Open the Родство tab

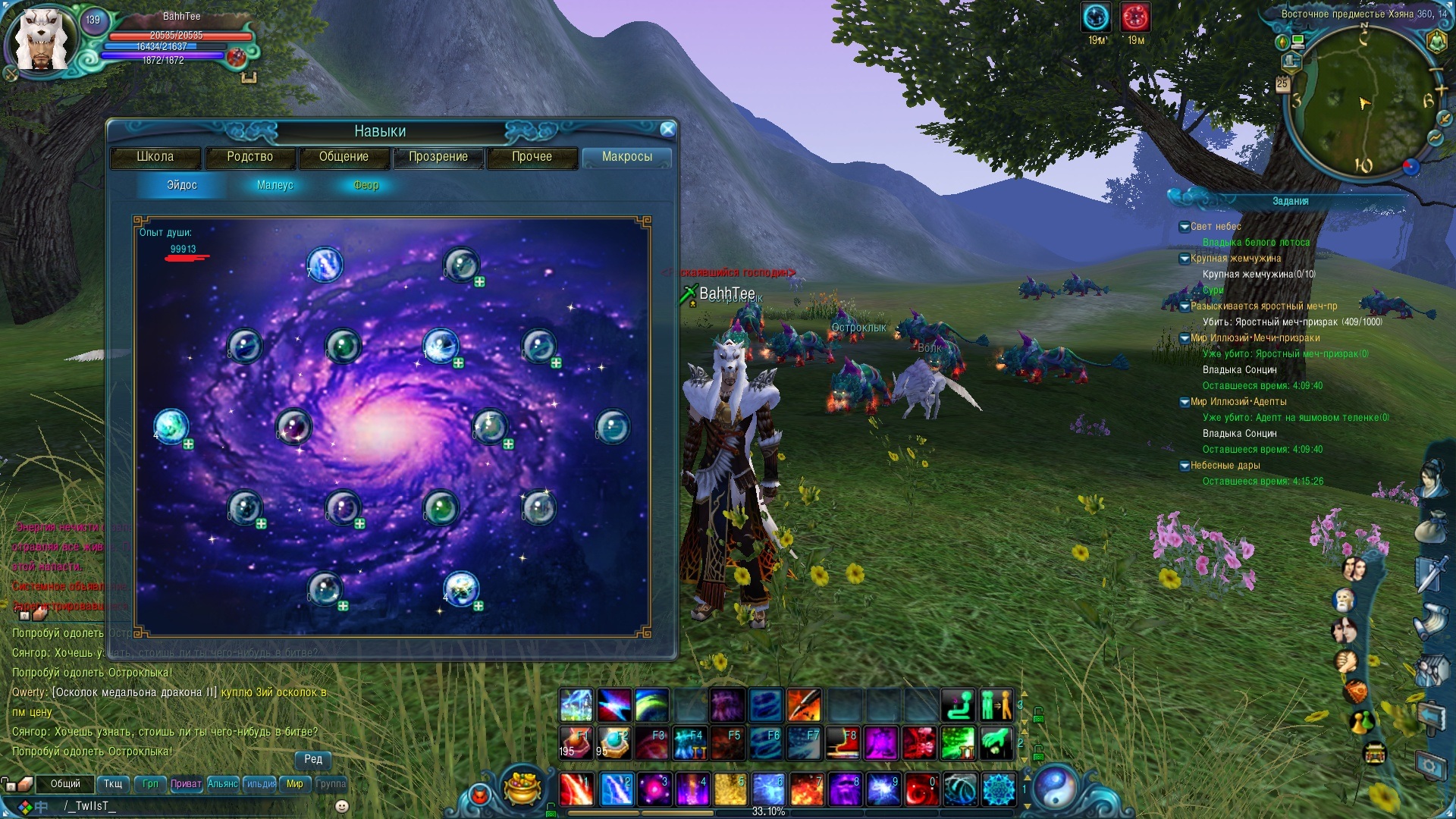pyautogui.click(x=249, y=157)
